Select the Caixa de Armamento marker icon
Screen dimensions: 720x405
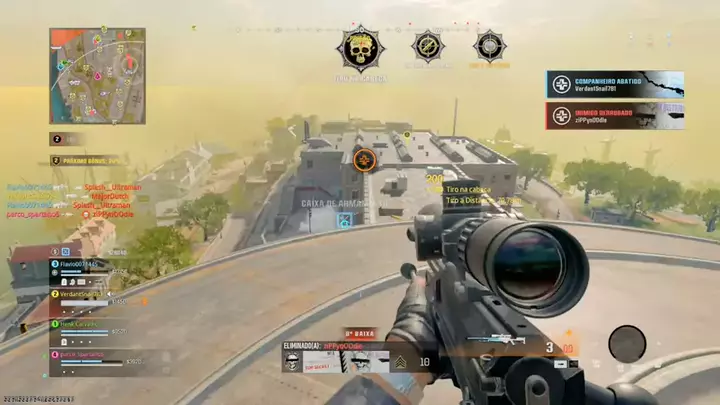point(345,218)
